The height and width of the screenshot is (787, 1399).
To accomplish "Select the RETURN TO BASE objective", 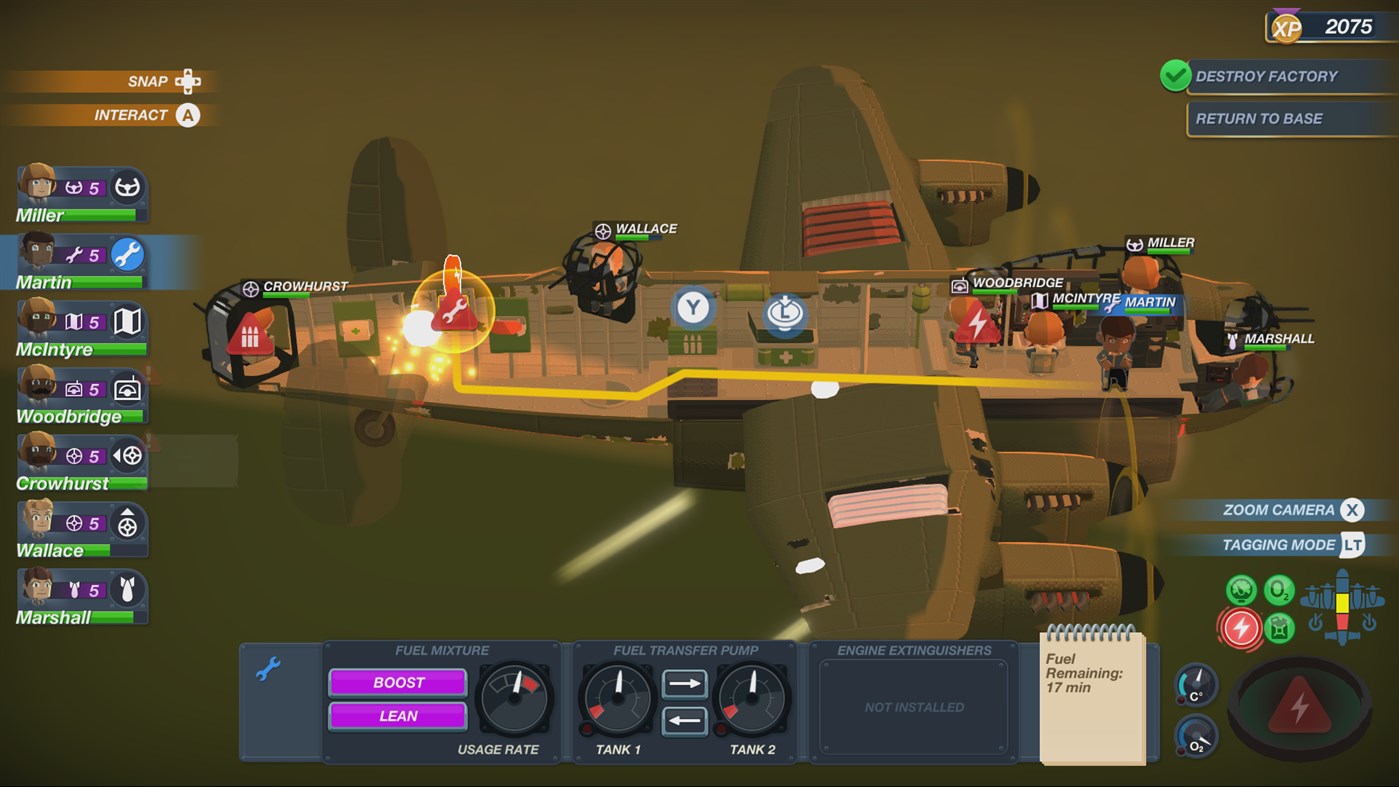I will tap(1290, 118).
